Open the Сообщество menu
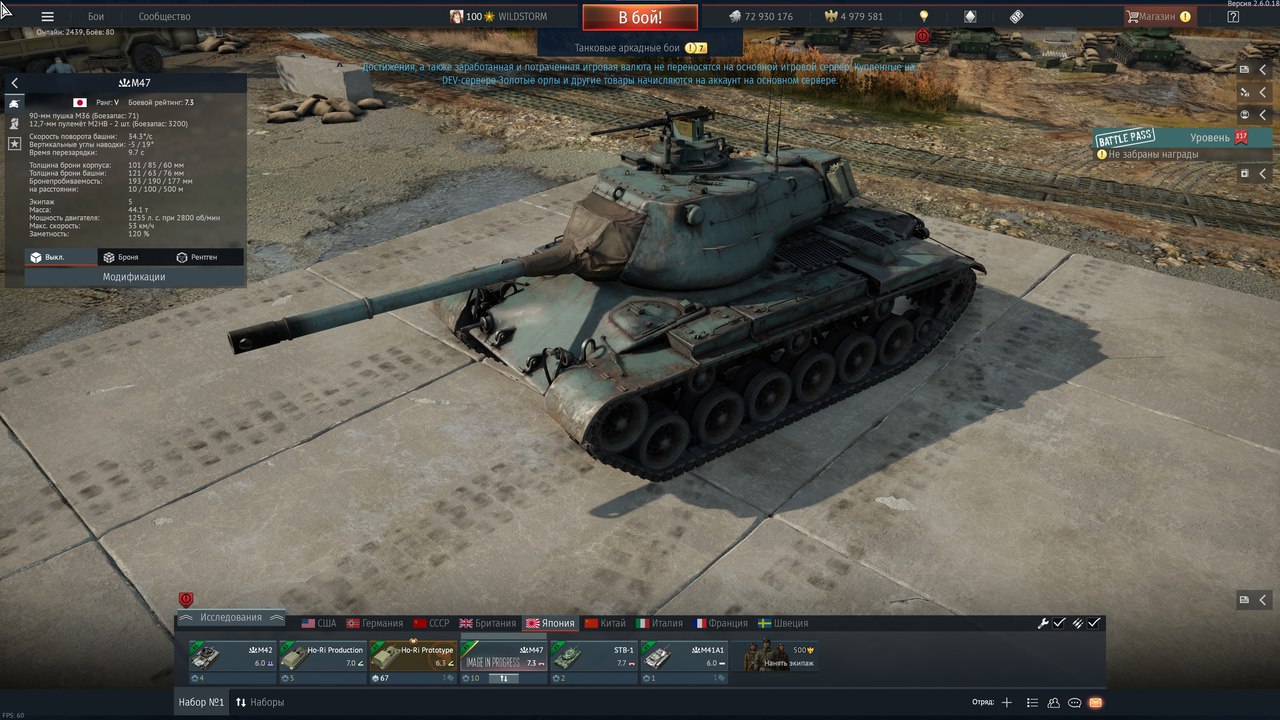The height and width of the screenshot is (720, 1280). coord(164,17)
